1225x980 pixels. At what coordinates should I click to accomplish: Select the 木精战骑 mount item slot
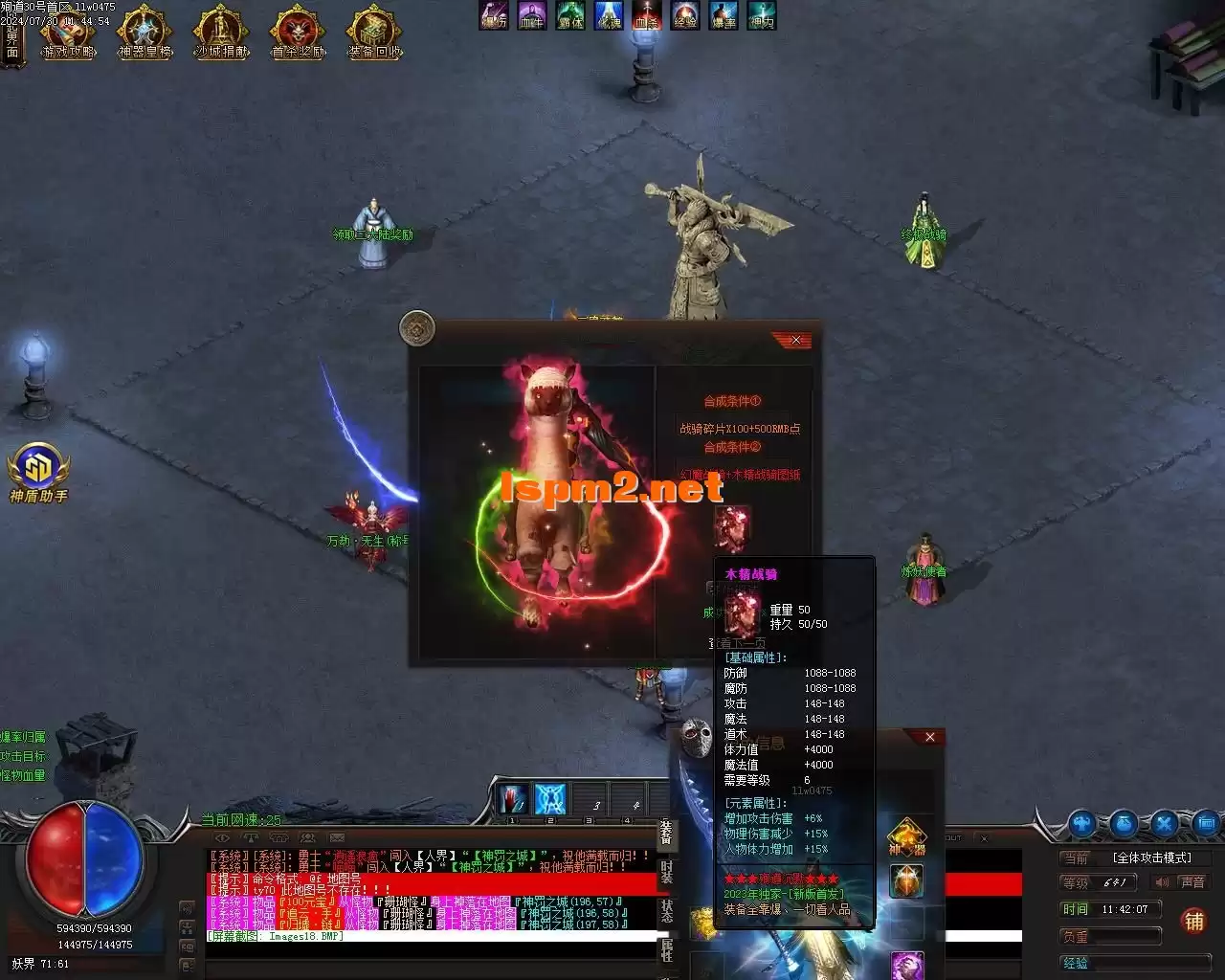click(x=732, y=527)
